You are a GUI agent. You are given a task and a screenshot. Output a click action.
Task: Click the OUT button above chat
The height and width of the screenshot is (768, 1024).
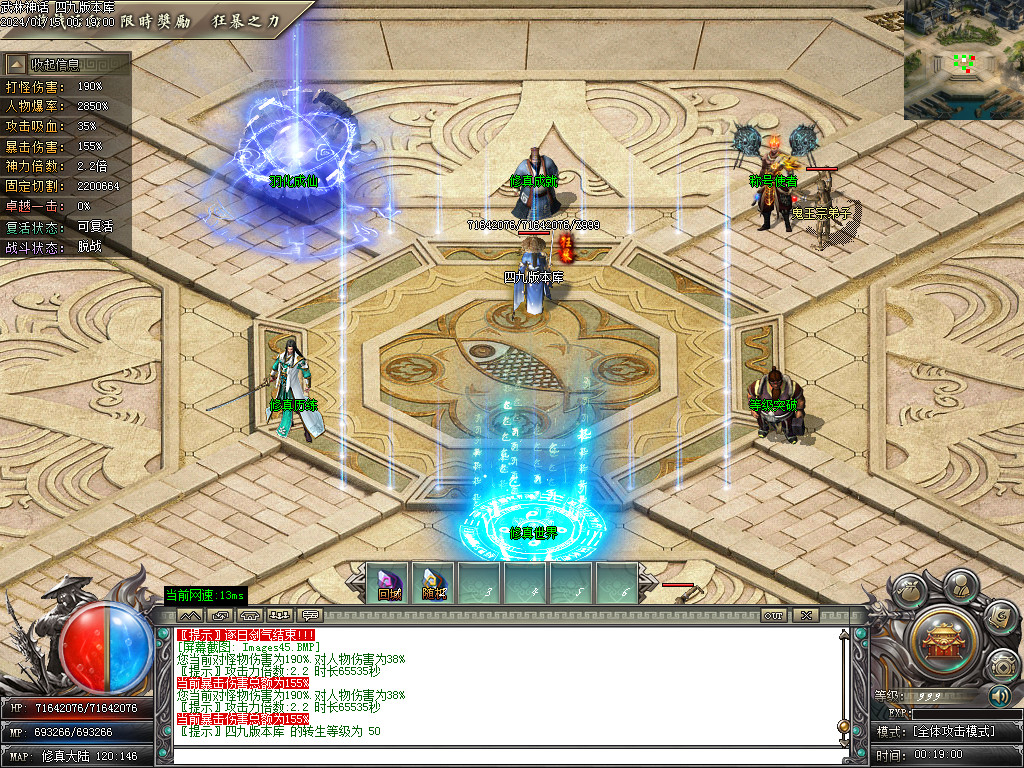(x=773, y=615)
